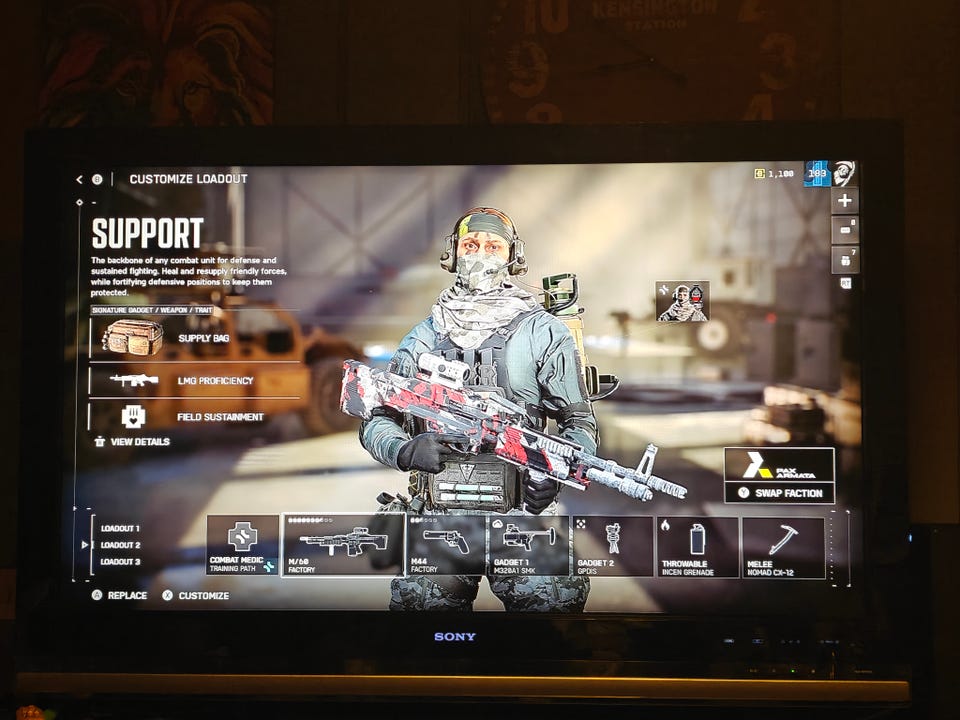Open the Combat Medic training path
Viewport: 960px width, 720px height.
point(242,545)
